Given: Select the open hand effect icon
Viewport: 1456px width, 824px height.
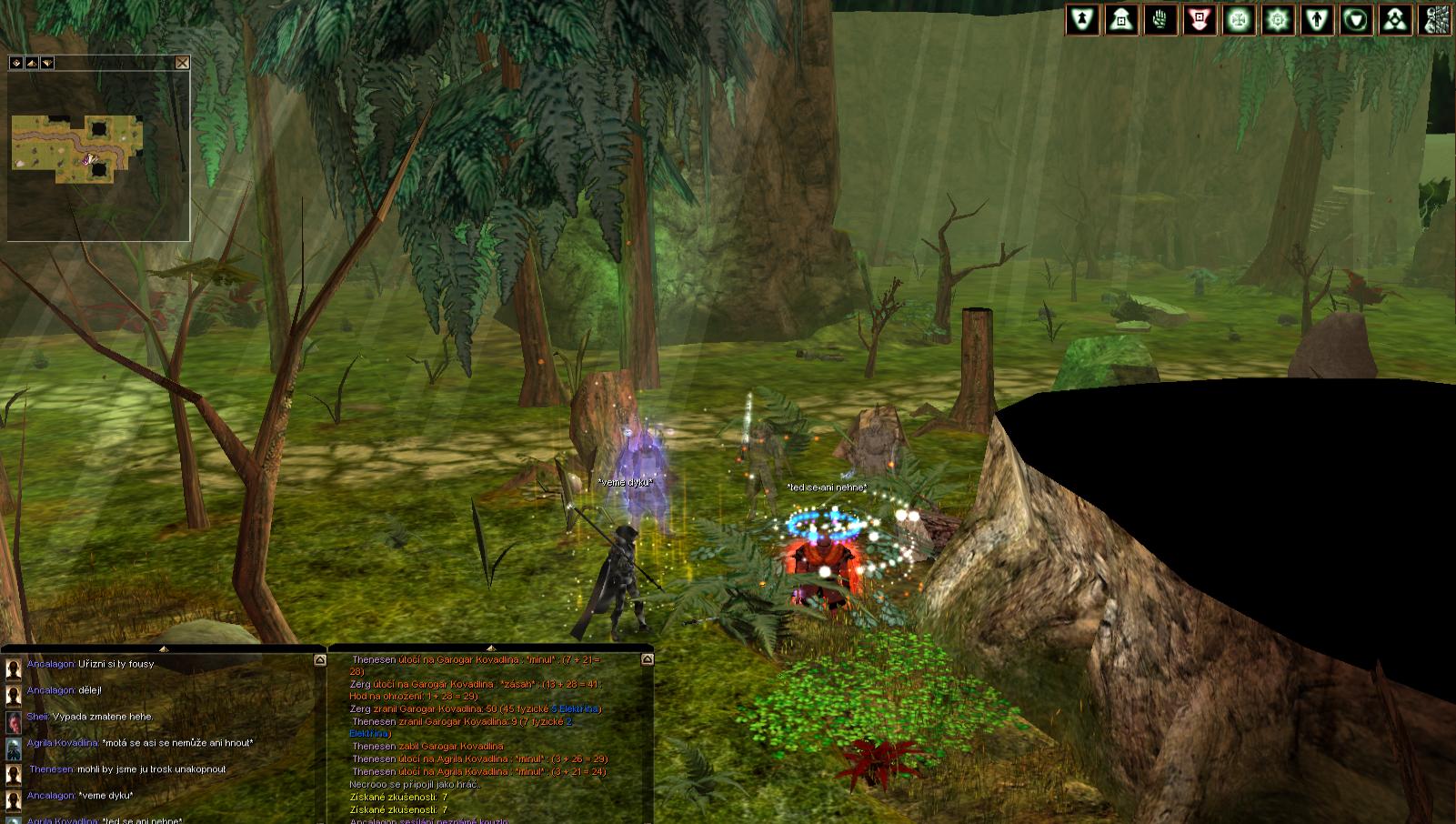Looking at the screenshot, I should 1160,19.
